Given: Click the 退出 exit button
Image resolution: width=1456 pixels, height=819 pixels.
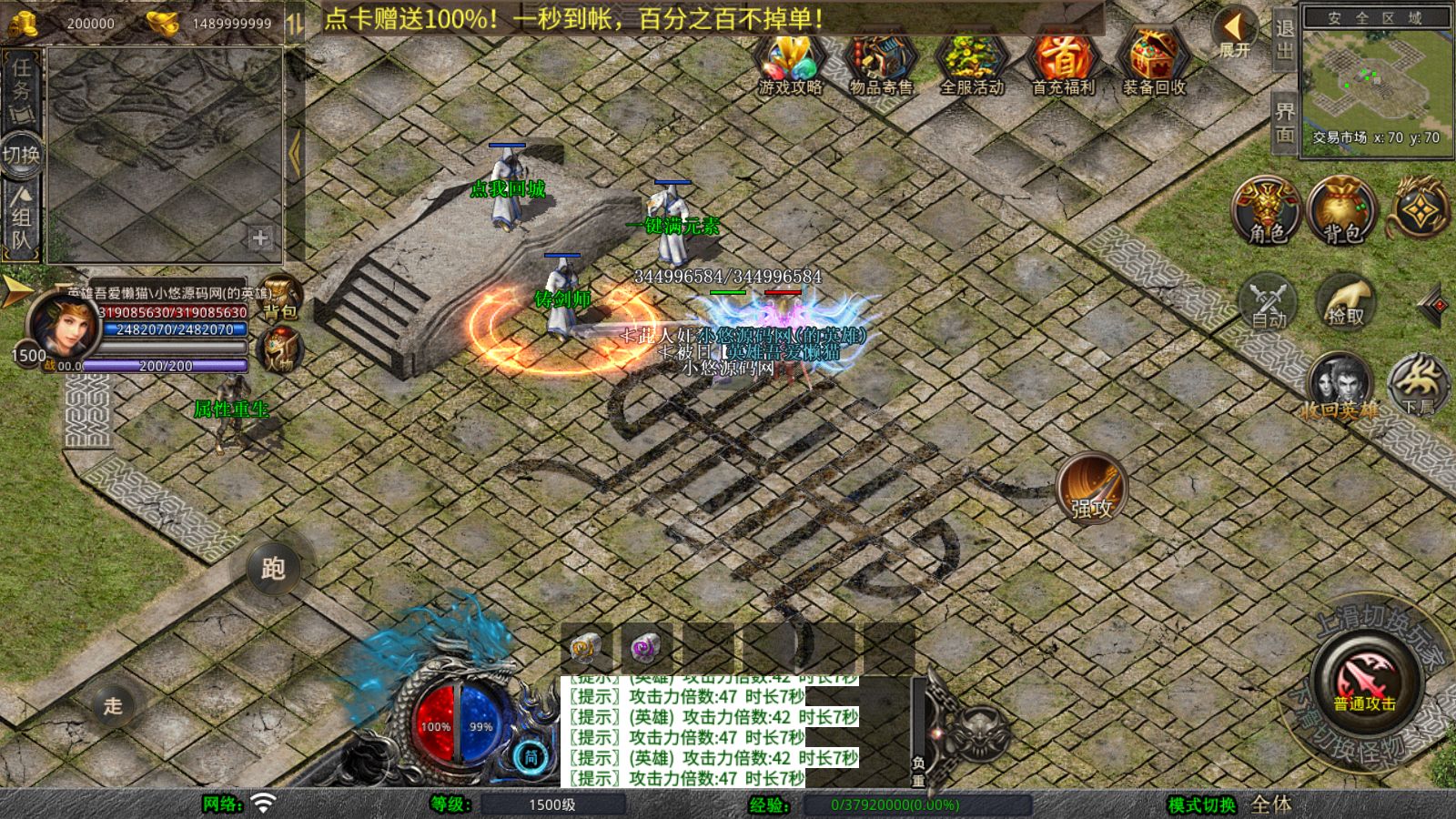Looking at the screenshot, I should [x=1284, y=38].
